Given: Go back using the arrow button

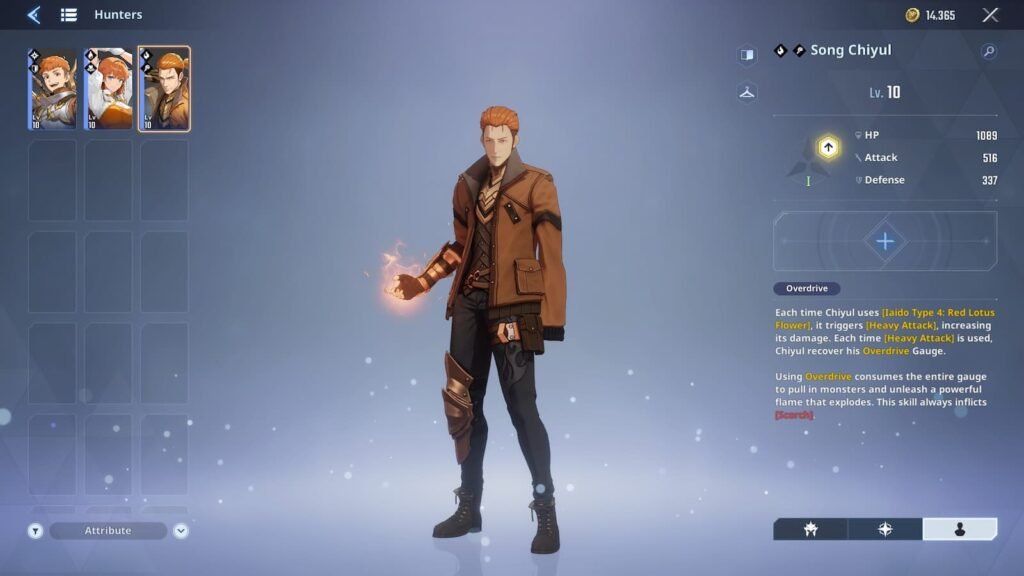Looking at the screenshot, I should 34,15.
